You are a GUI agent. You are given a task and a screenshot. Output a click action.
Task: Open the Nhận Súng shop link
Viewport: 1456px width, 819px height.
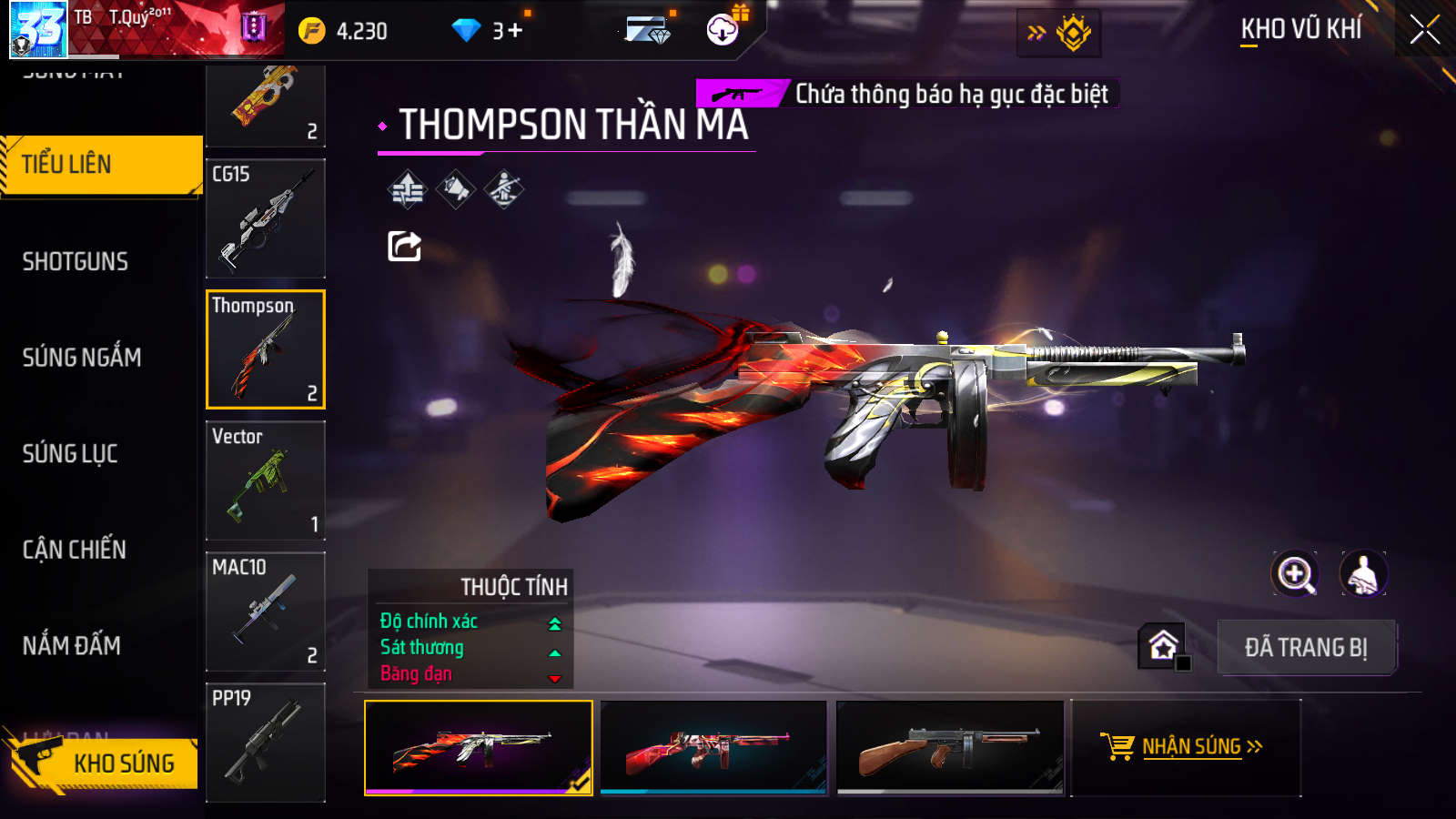(1185, 747)
